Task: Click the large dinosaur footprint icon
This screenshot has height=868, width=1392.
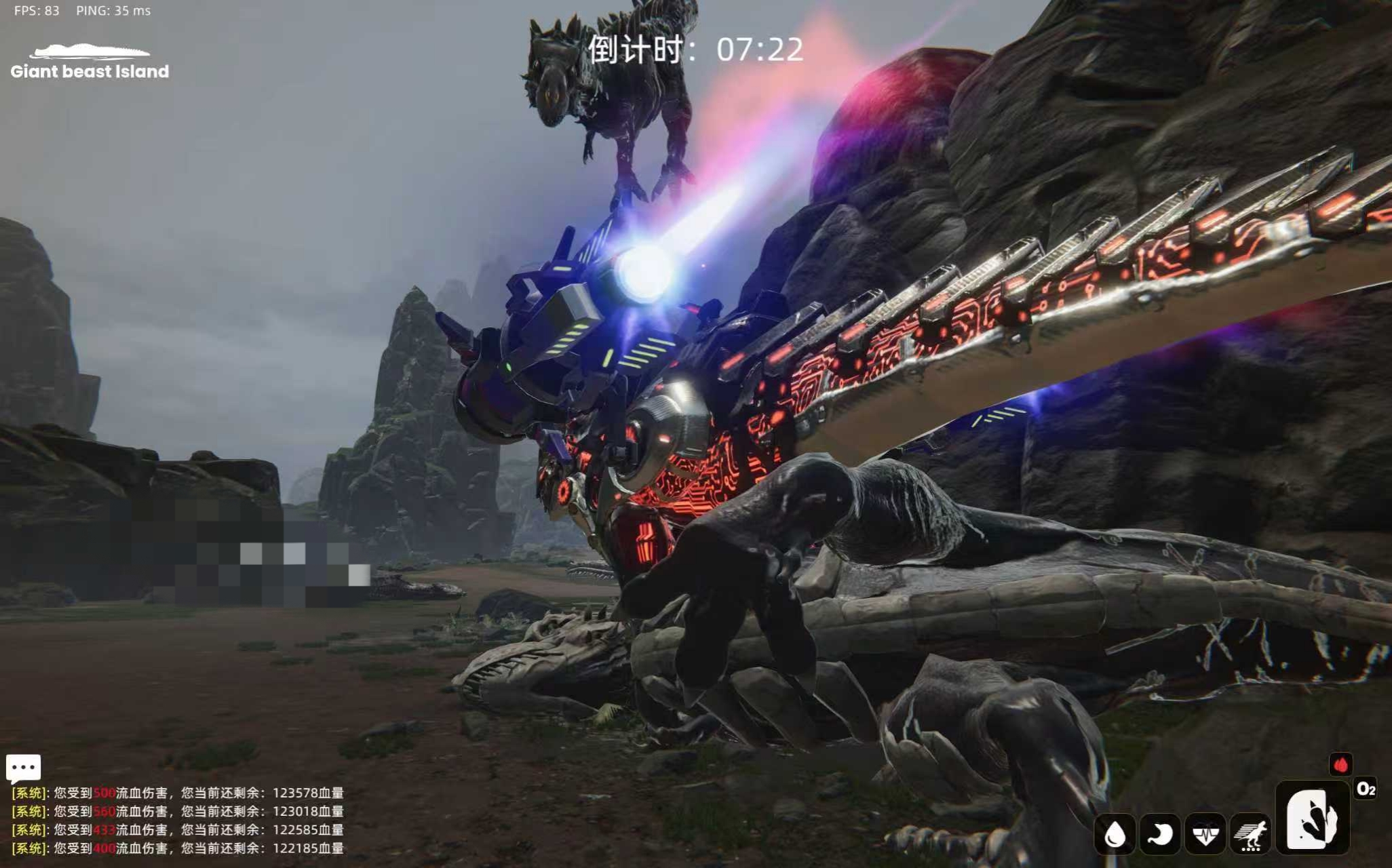Action: coord(1312,817)
